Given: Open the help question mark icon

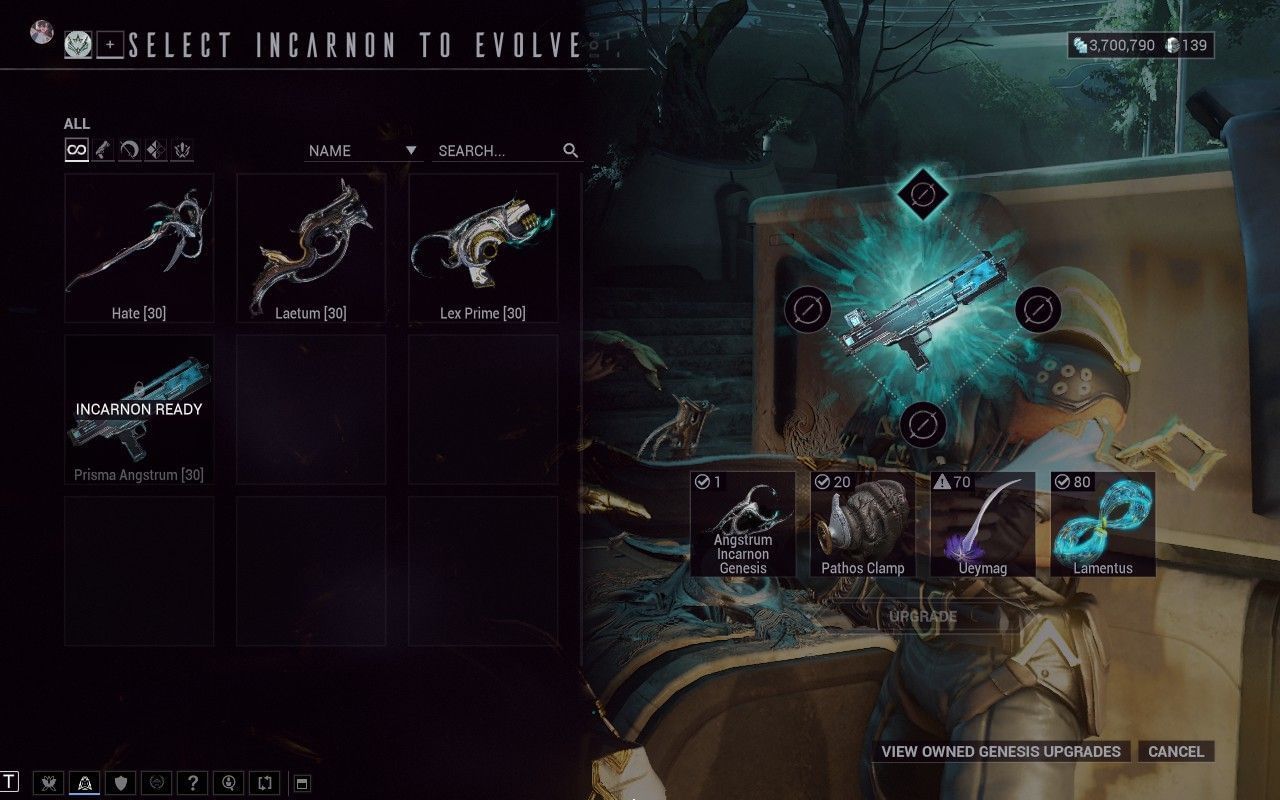Looking at the screenshot, I should (193, 784).
